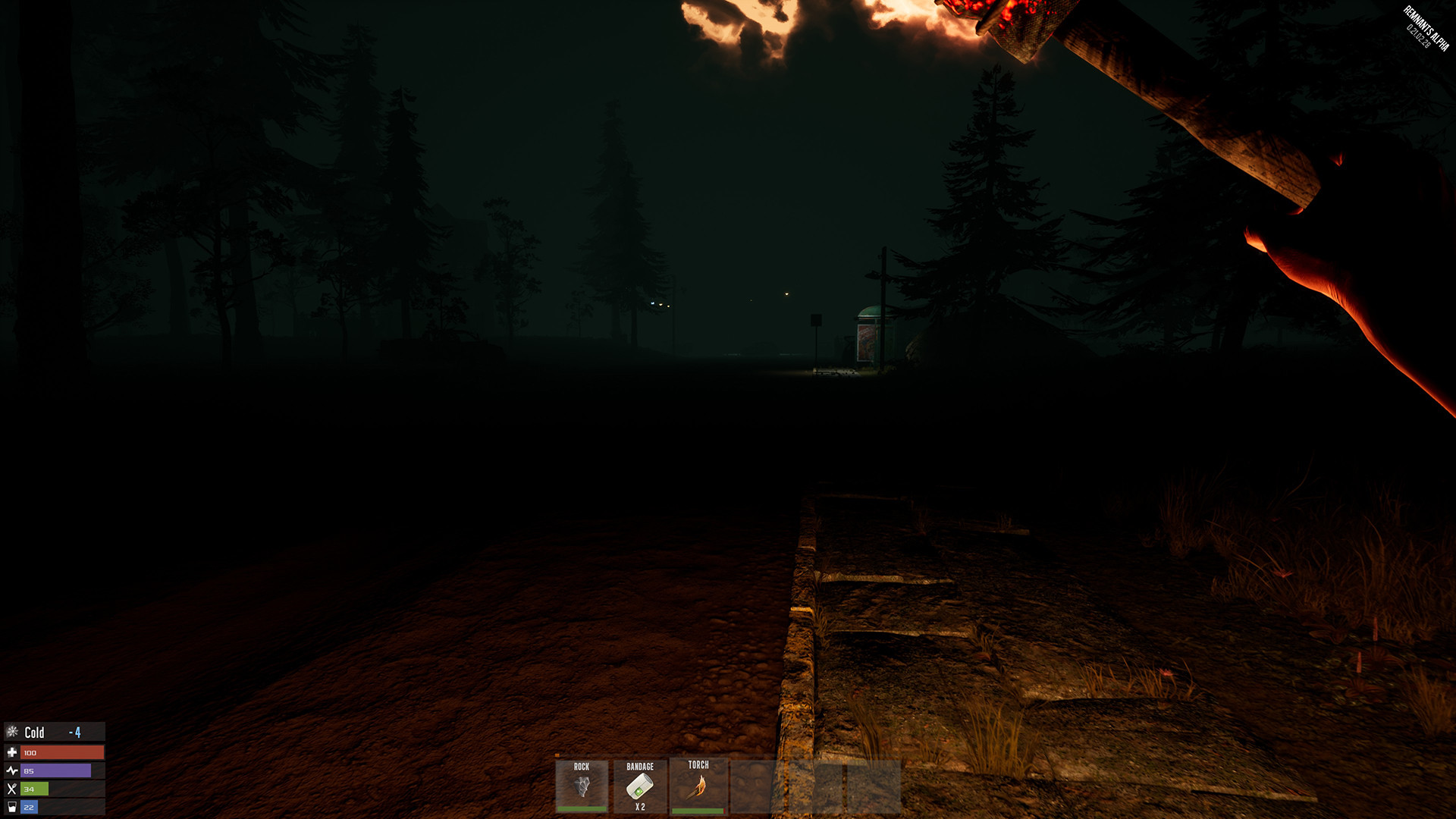Viewport: 1456px width, 819px height.
Task: Click the health cross icon
Action: point(11,752)
